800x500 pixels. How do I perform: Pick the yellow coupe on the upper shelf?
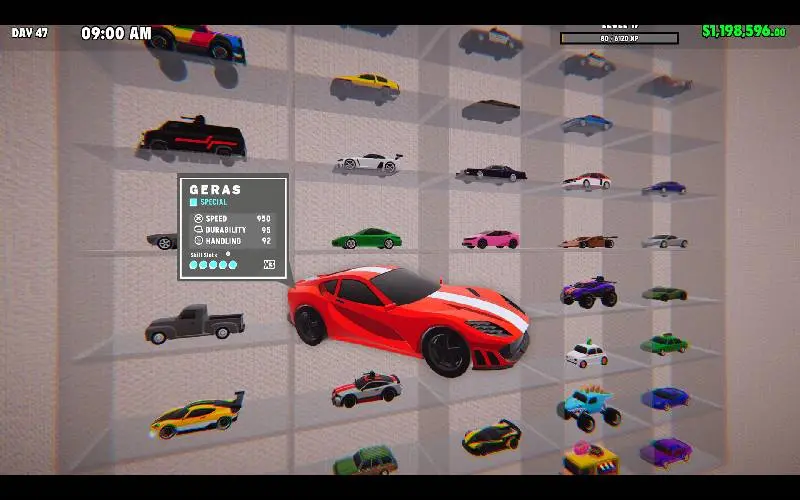click(x=365, y=84)
